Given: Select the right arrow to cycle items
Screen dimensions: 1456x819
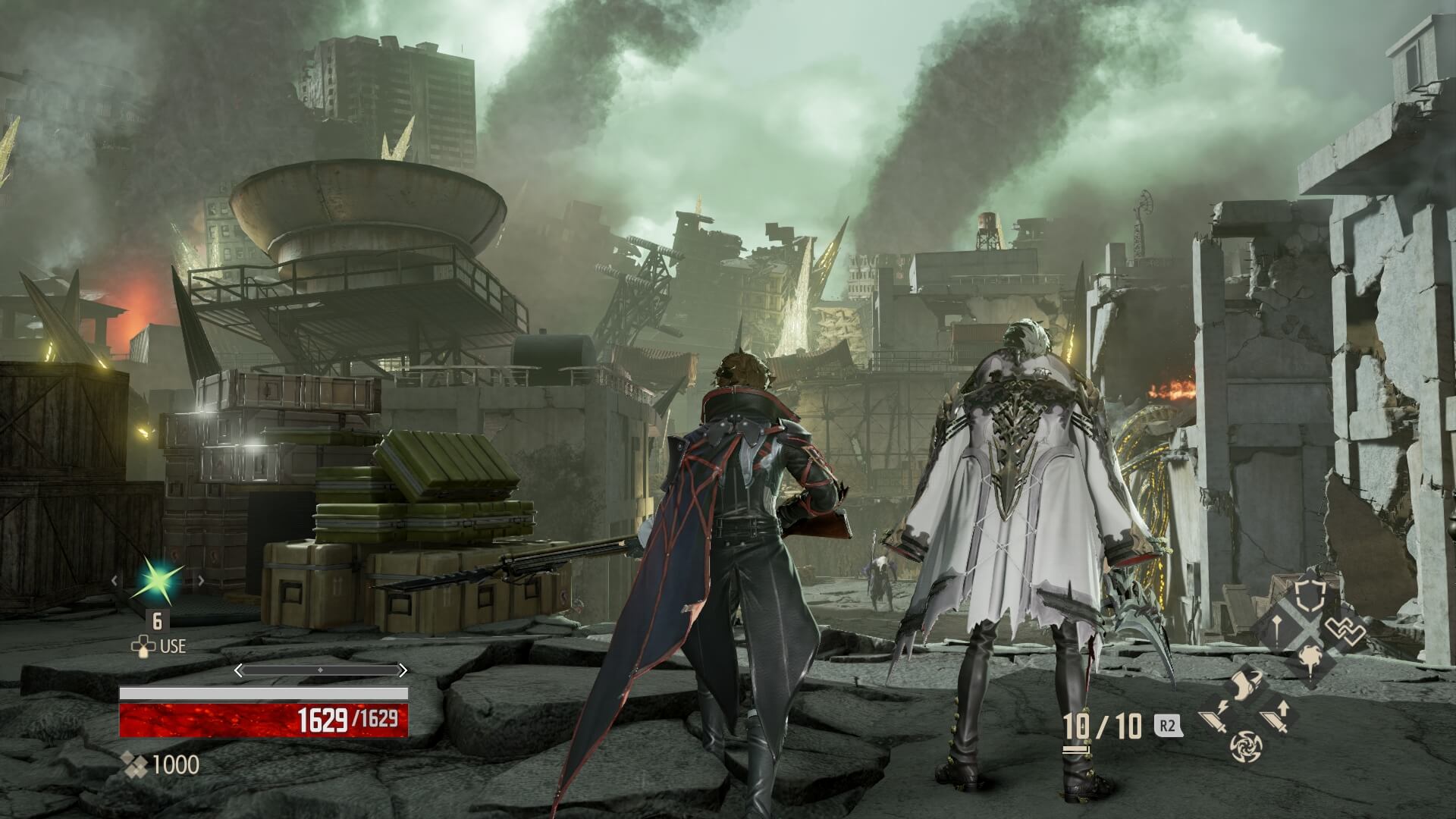Looking at the screenshot, I should pos(199,580).
